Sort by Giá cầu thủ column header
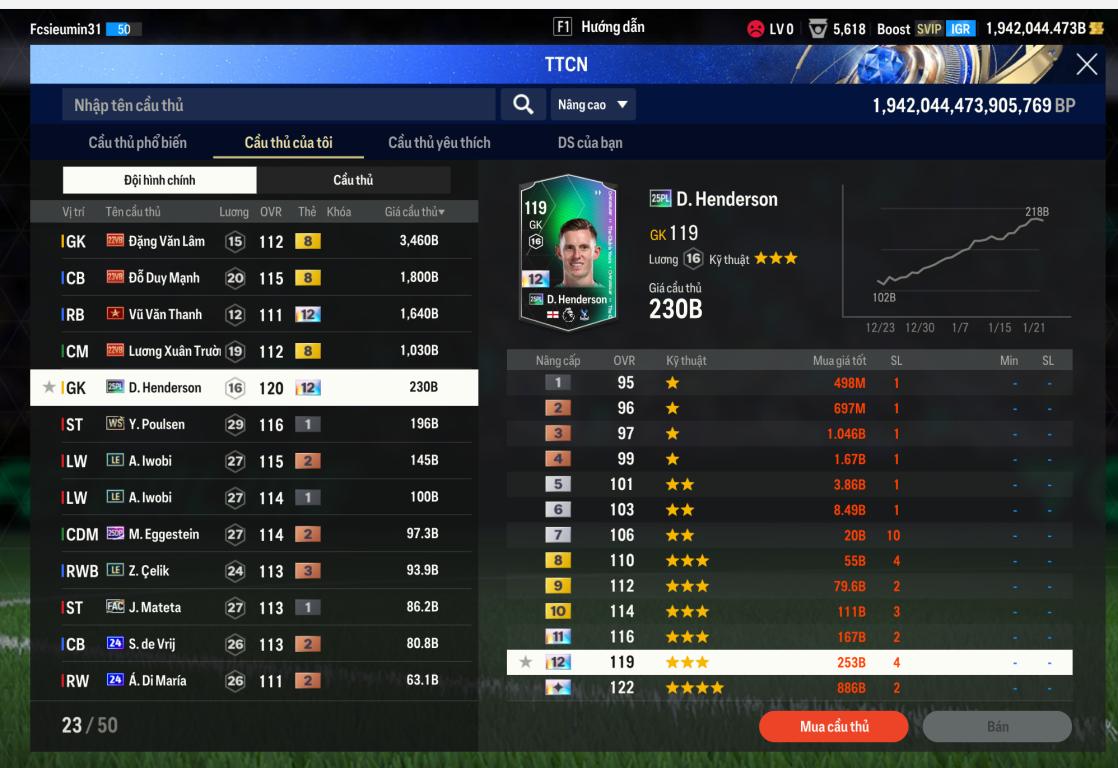 [414, 212]
